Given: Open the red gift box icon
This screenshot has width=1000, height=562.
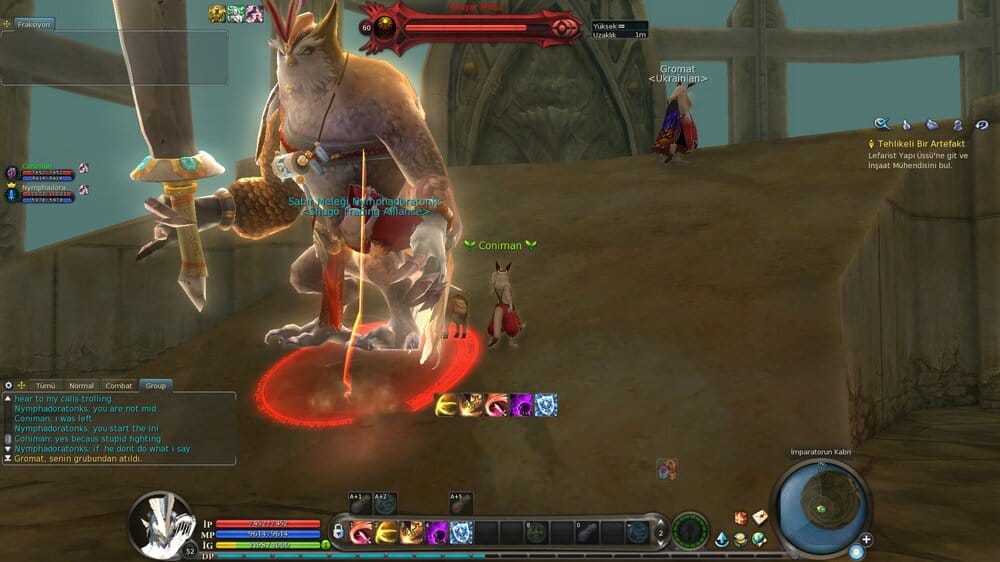Looking at the screenshot, I should point(741,517).
